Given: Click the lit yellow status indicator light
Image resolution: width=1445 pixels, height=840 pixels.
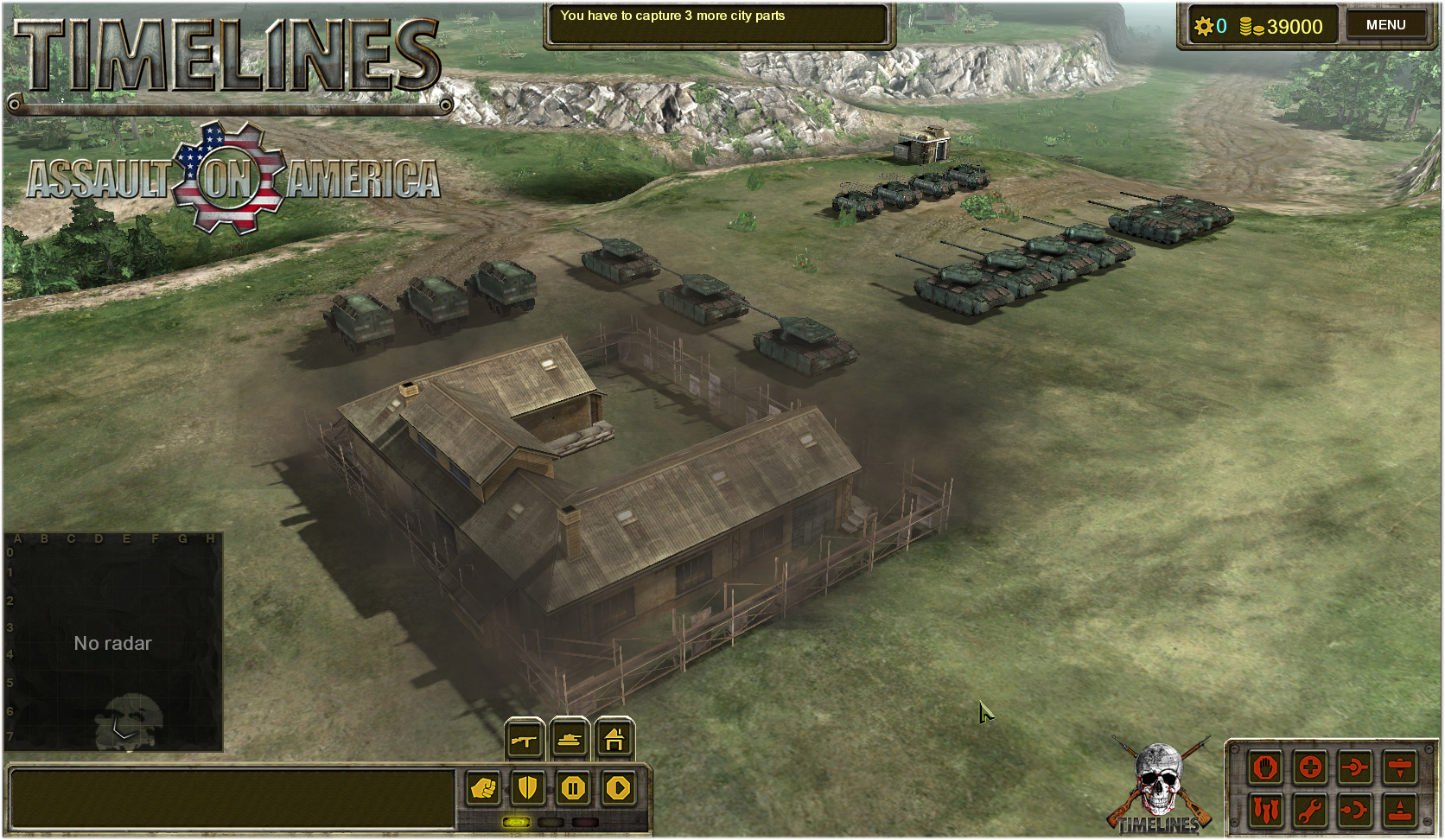Looking at the screenshot, I should (516, 822).
